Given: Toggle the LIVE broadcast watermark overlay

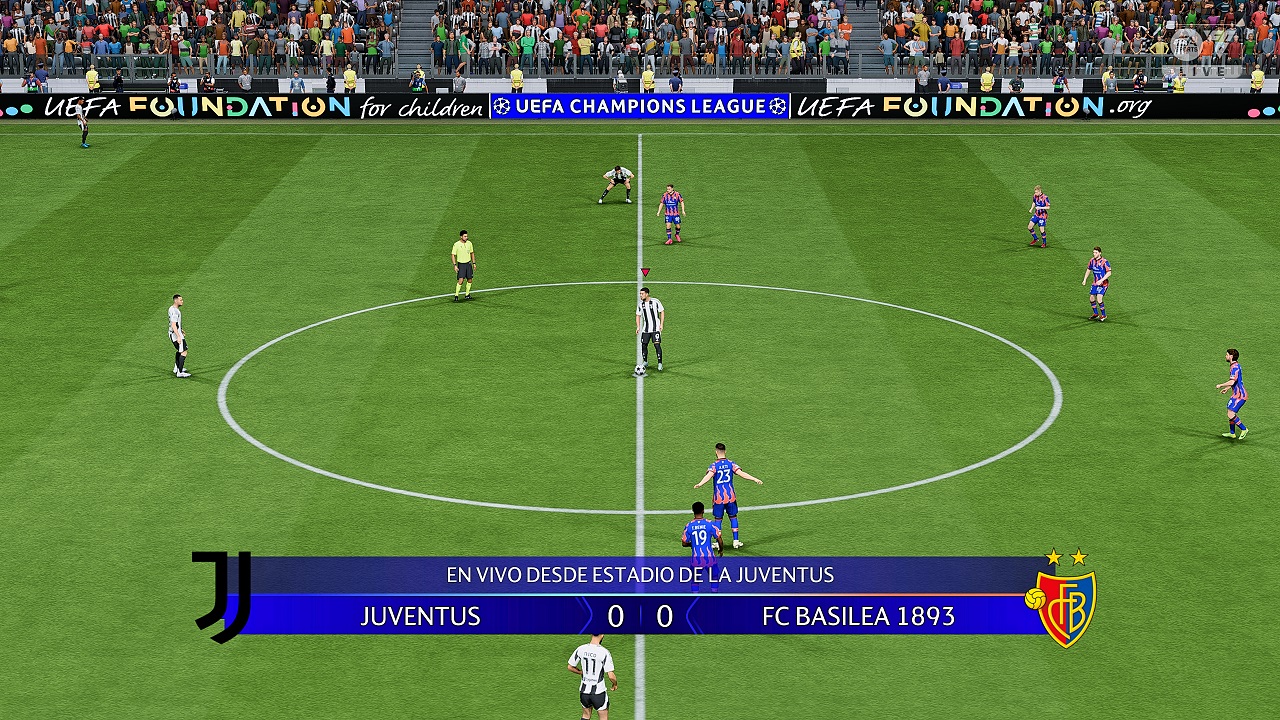Looking at the screenshot, I should (1201, 69).
